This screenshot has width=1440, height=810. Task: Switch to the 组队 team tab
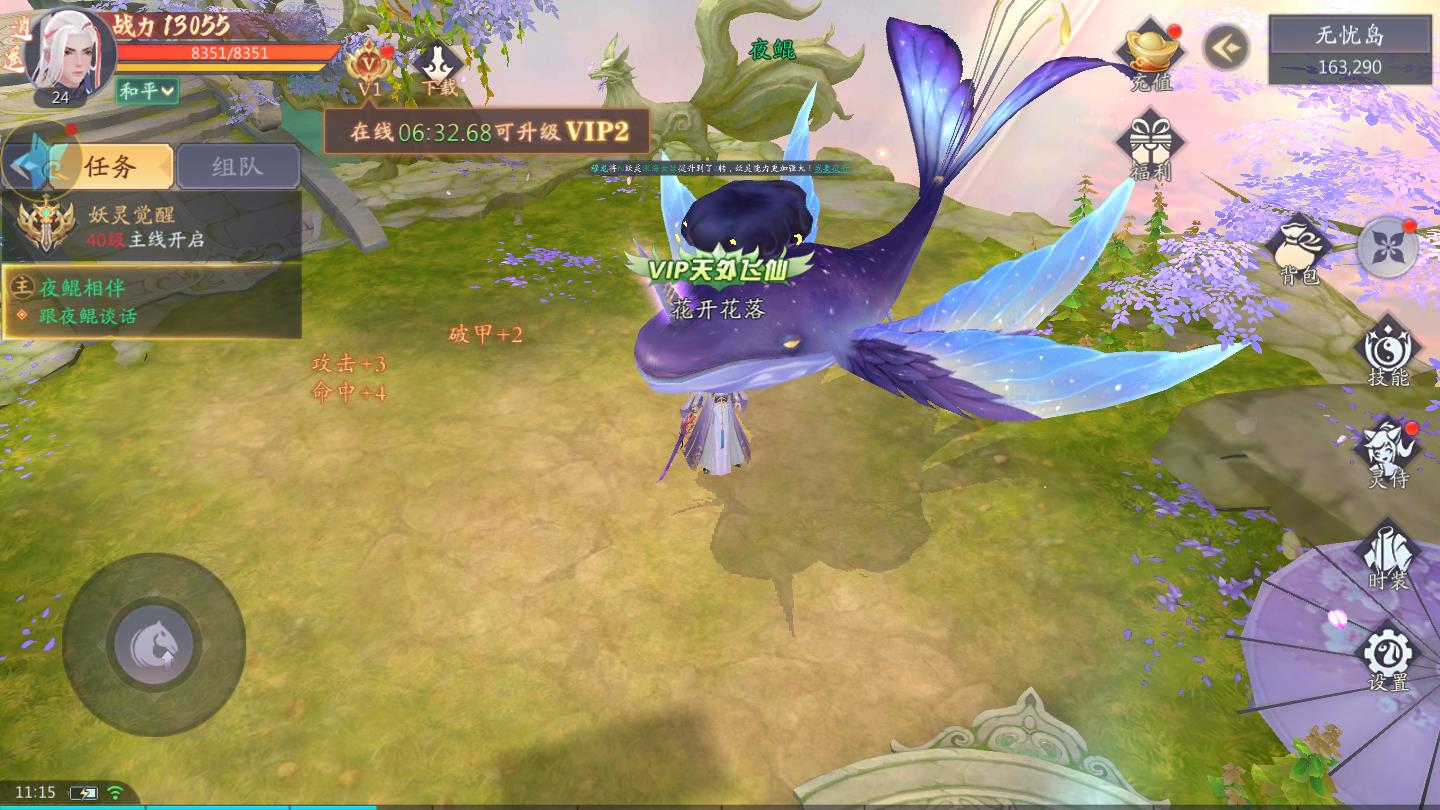click(238, 165)
